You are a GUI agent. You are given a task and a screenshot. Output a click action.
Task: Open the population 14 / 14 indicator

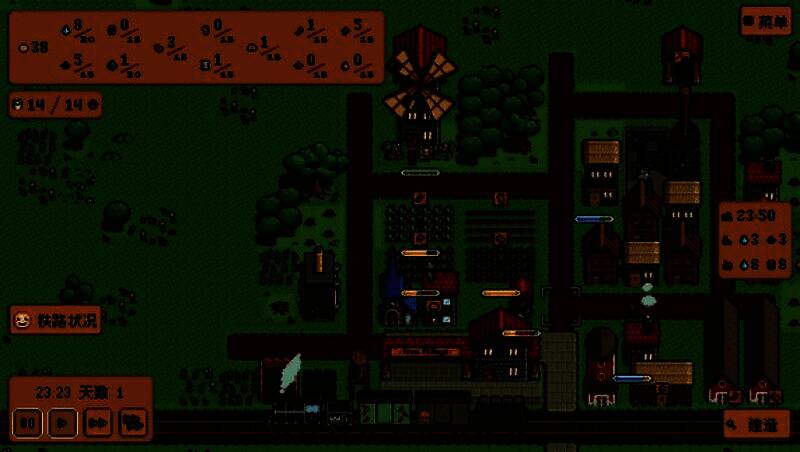(55, 104)
